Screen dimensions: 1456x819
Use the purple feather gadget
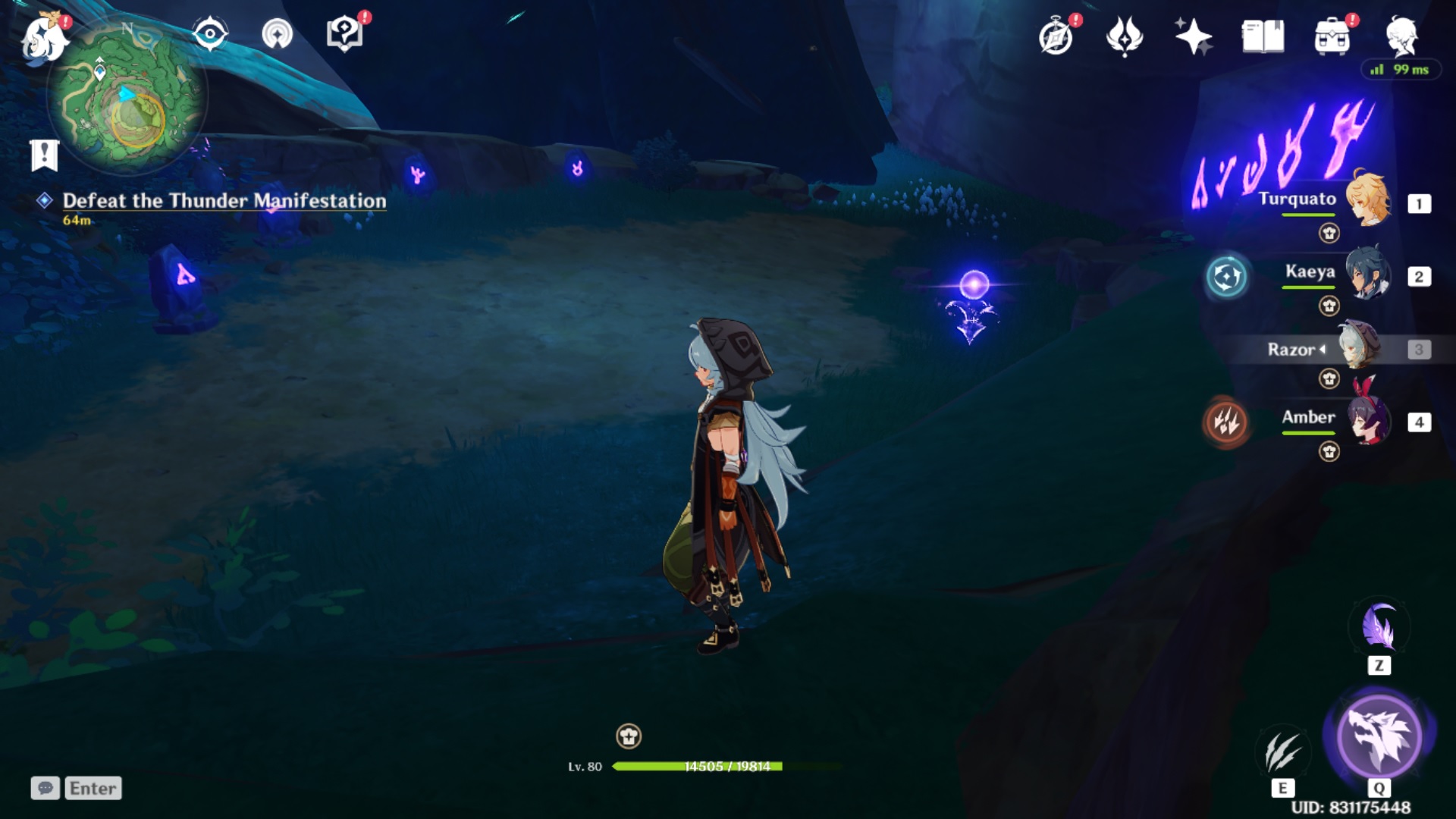[1379, 629]
